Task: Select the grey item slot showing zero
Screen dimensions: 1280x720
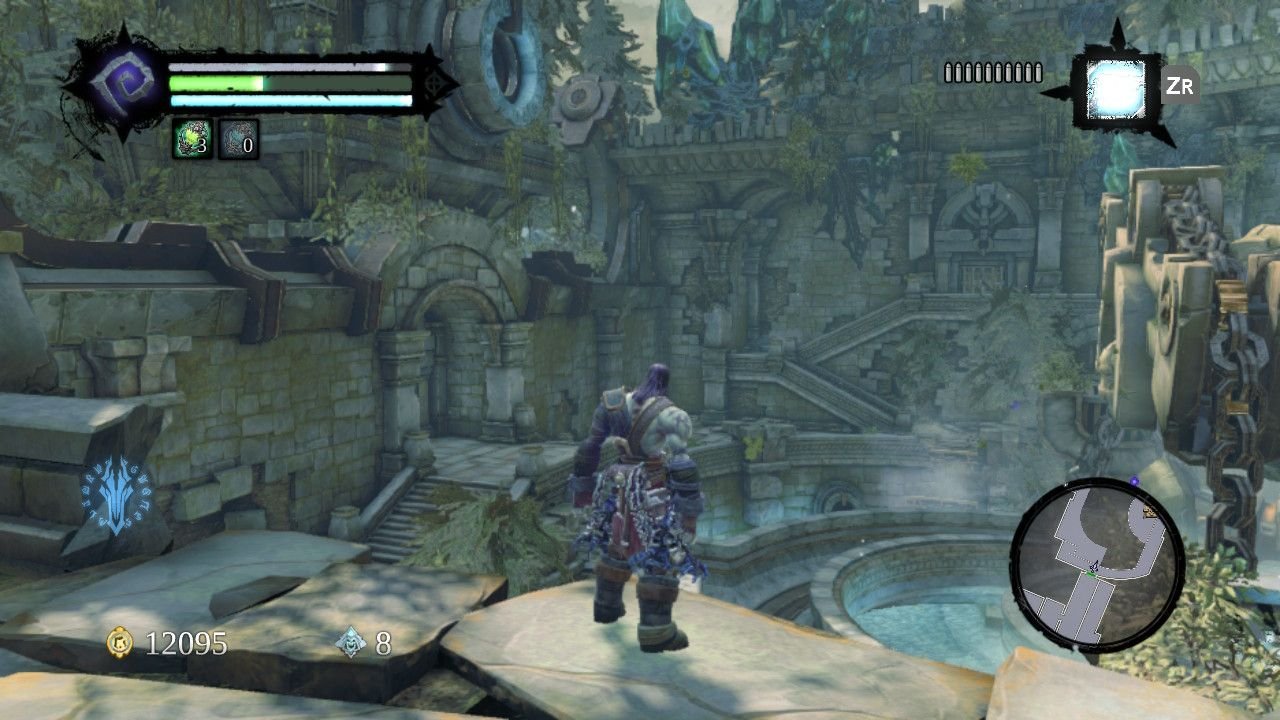Action: [238, 139]
